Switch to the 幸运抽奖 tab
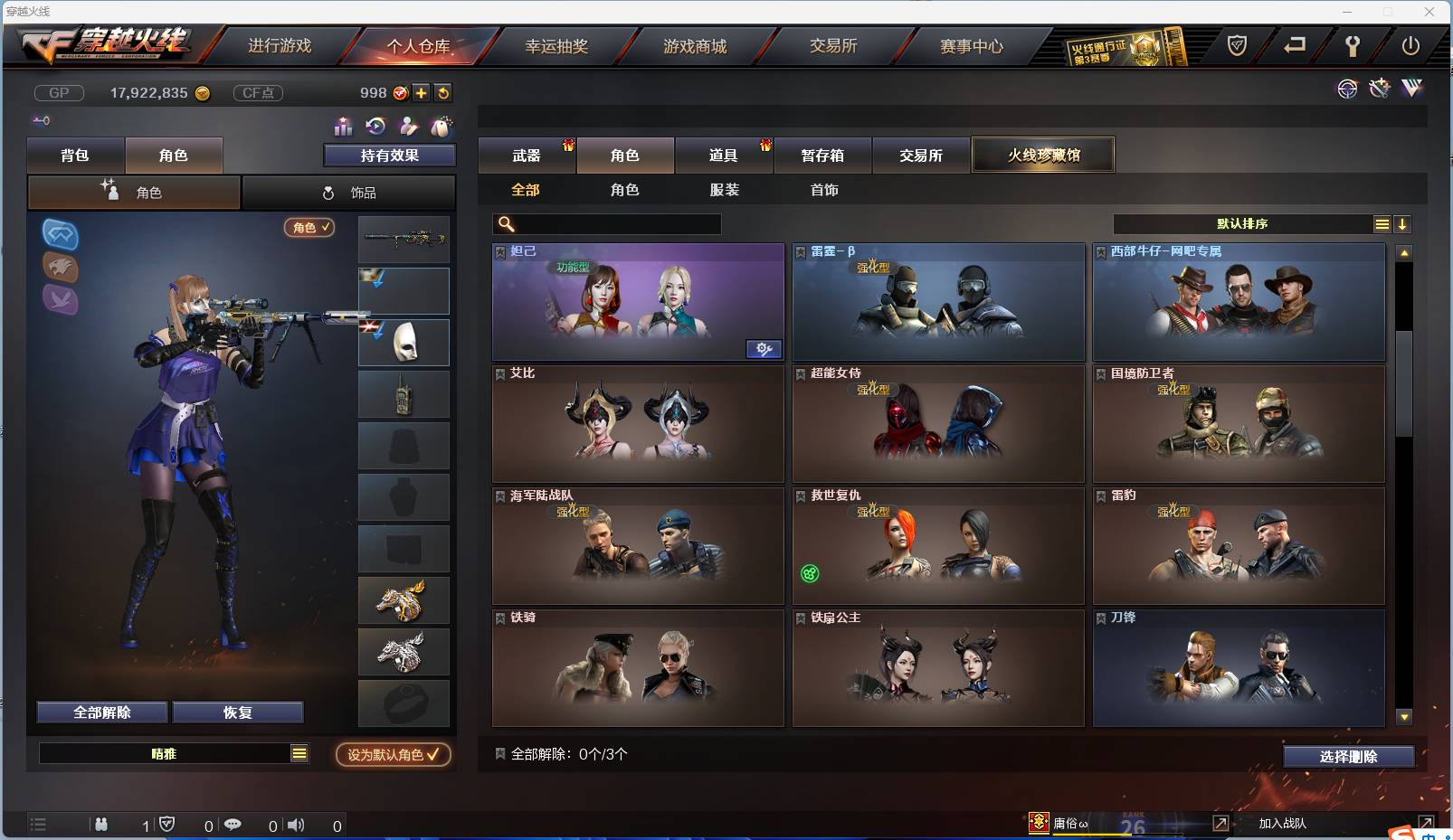 coord(557,45)
